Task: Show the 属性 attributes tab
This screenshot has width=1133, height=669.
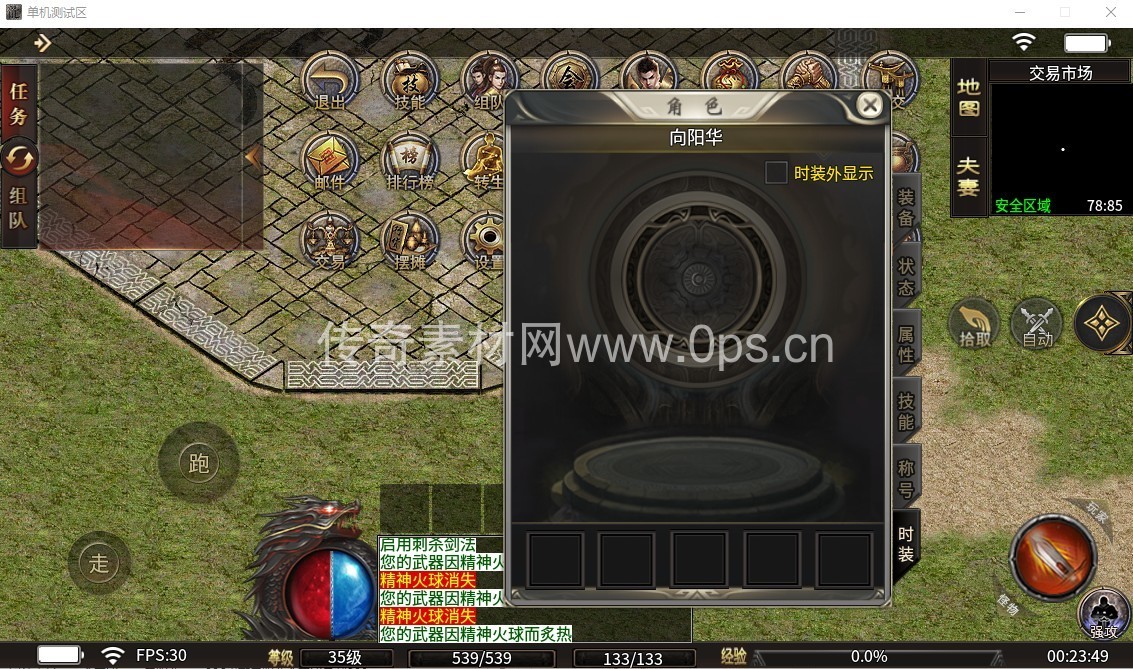Action: (x=905, y=345)
